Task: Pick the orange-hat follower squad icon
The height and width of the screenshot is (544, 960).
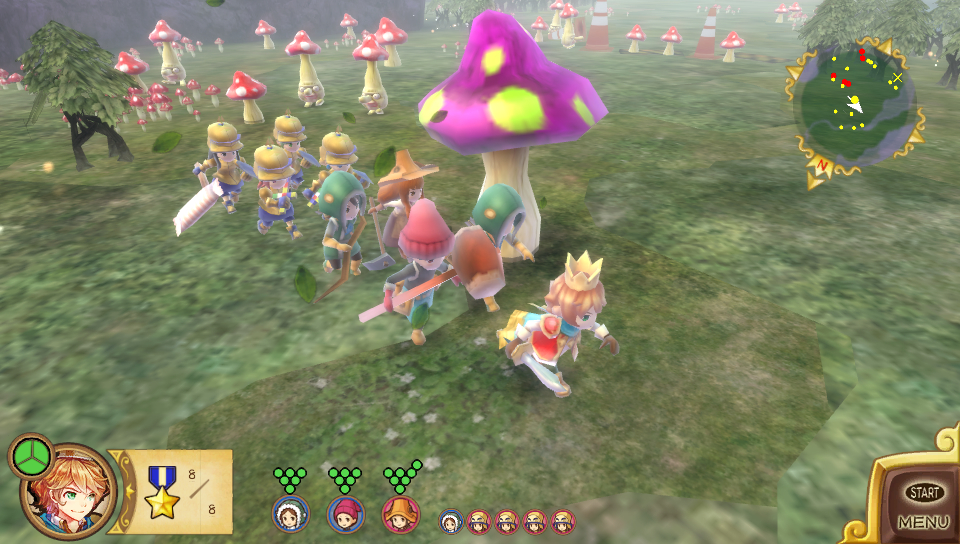Action: tap(400, 514)
